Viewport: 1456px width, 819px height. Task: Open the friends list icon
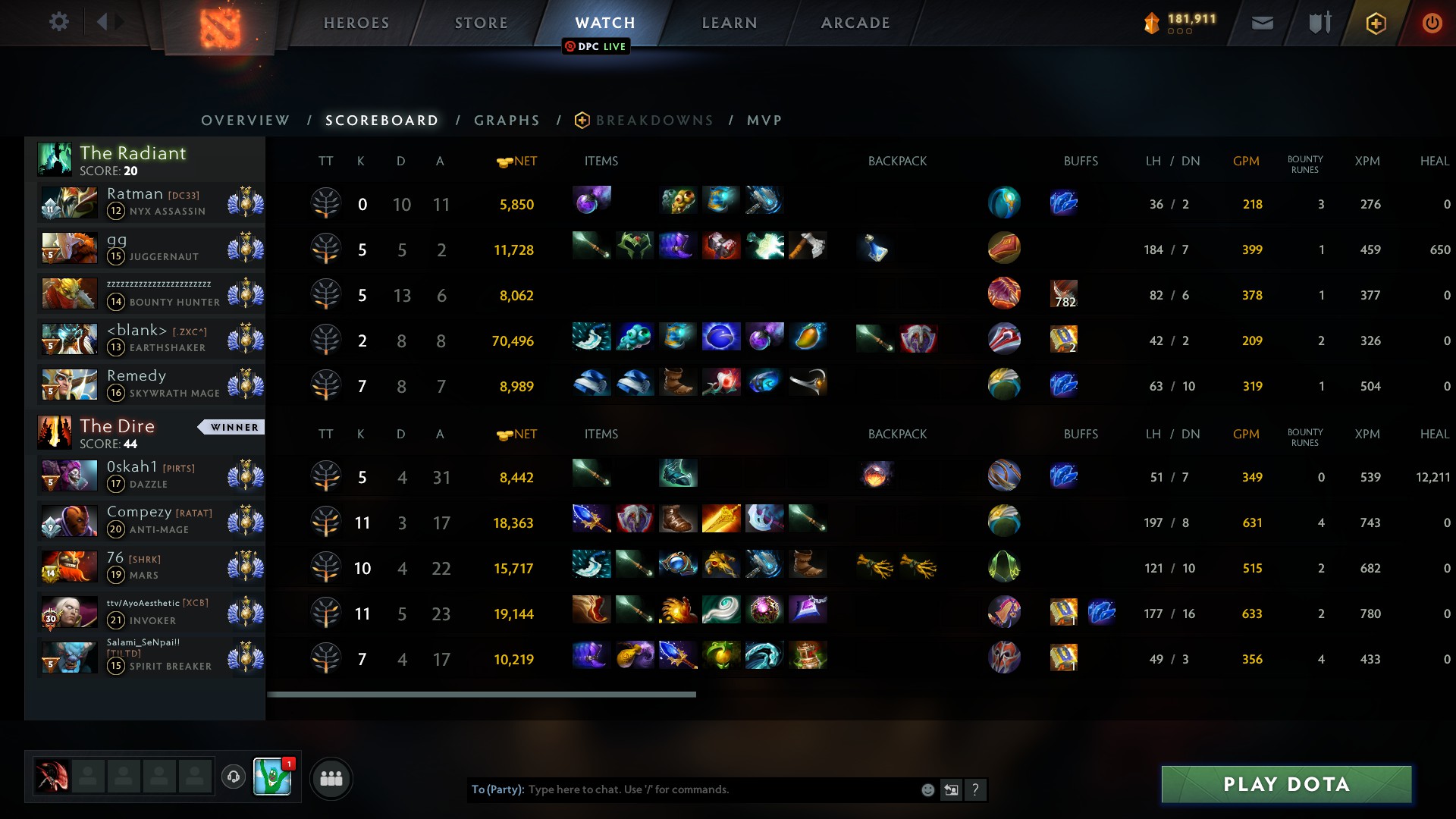coord(331,778)
